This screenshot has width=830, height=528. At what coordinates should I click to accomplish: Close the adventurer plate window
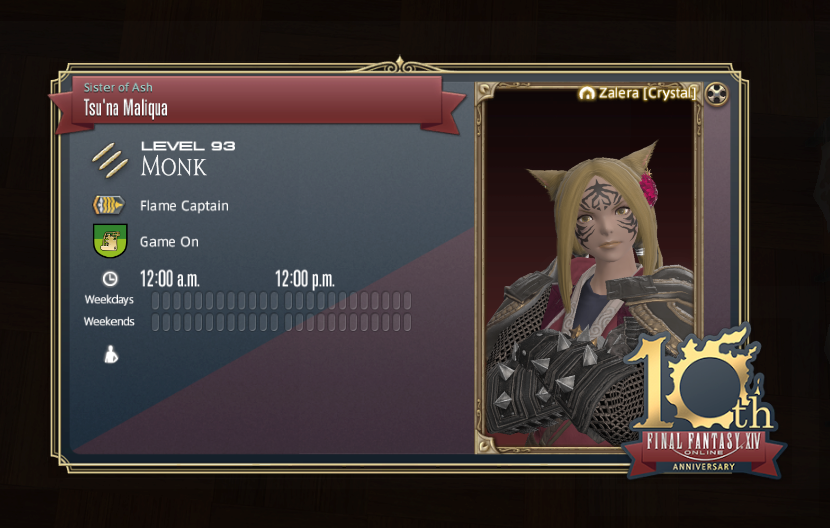tap(716, 94)
